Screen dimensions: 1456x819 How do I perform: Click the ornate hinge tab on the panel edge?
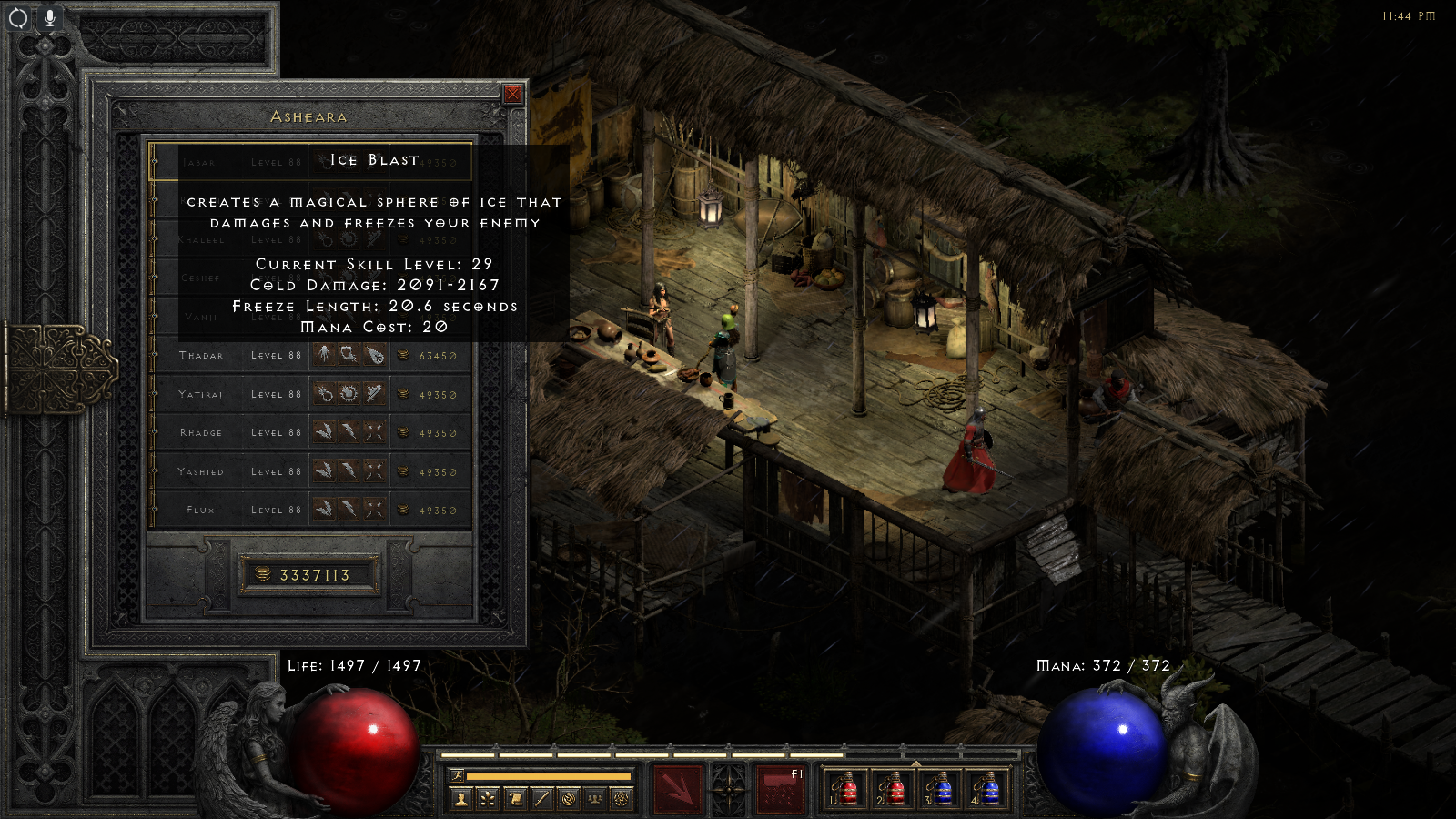pos(60,369)
